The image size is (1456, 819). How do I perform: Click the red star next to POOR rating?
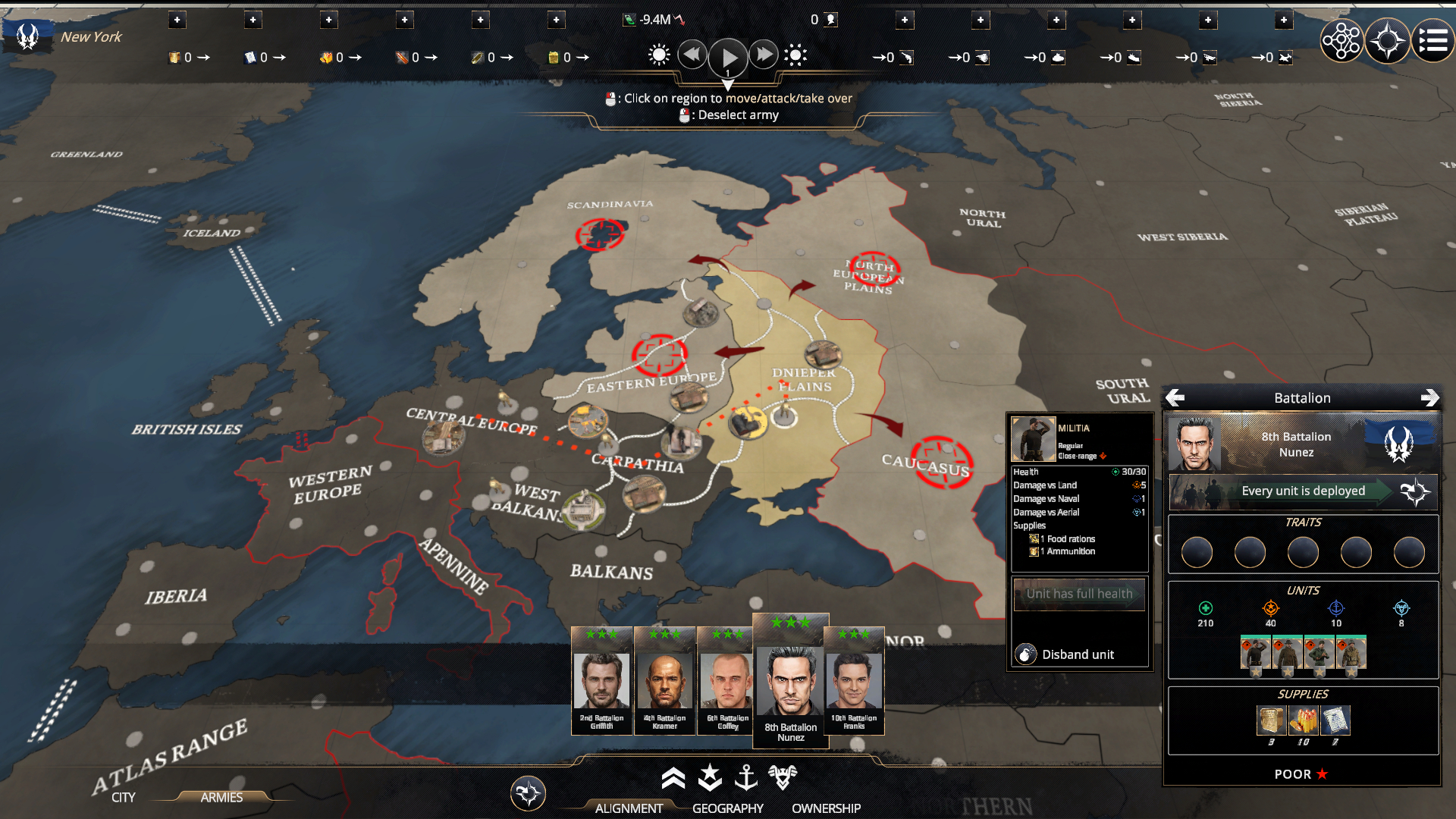tap(1321, 774)
